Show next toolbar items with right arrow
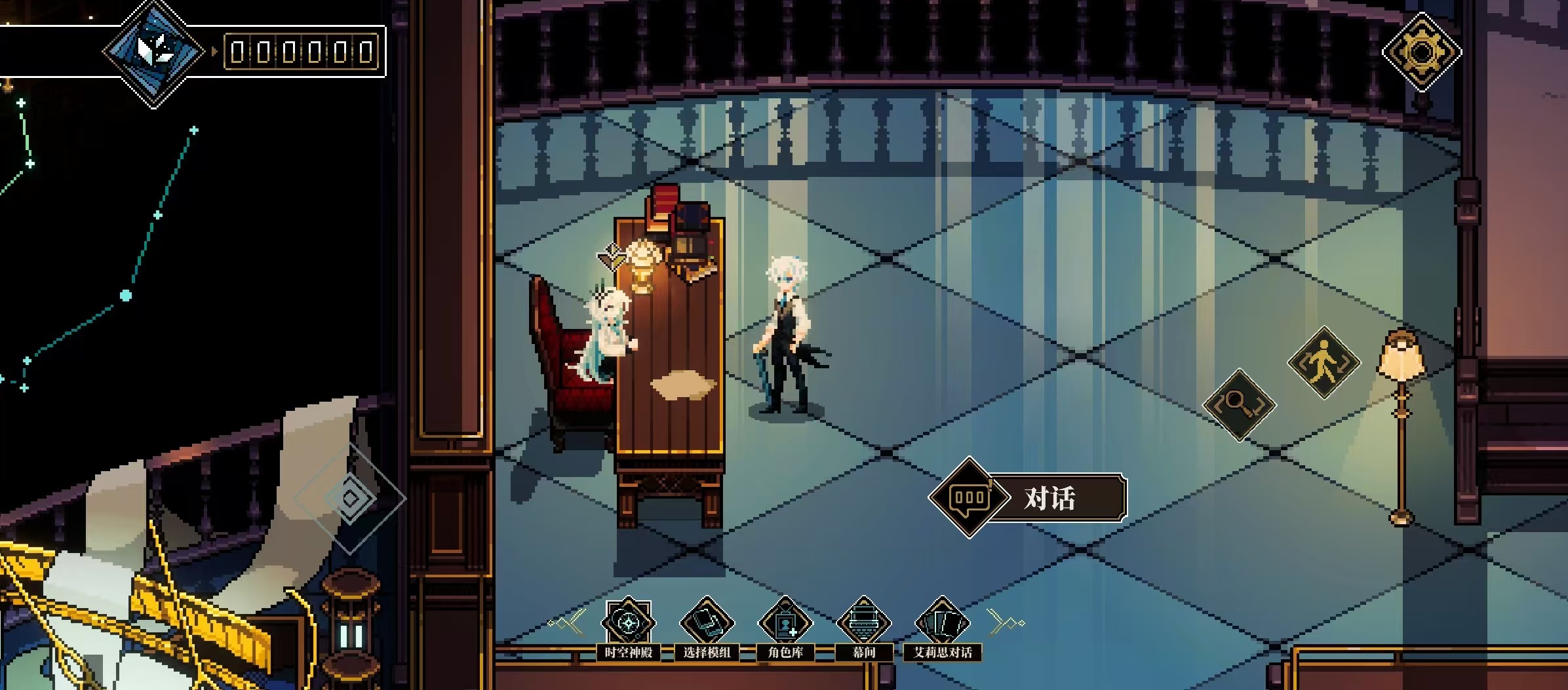Screen dimensions: 1568x690 tap(1004, 623)
